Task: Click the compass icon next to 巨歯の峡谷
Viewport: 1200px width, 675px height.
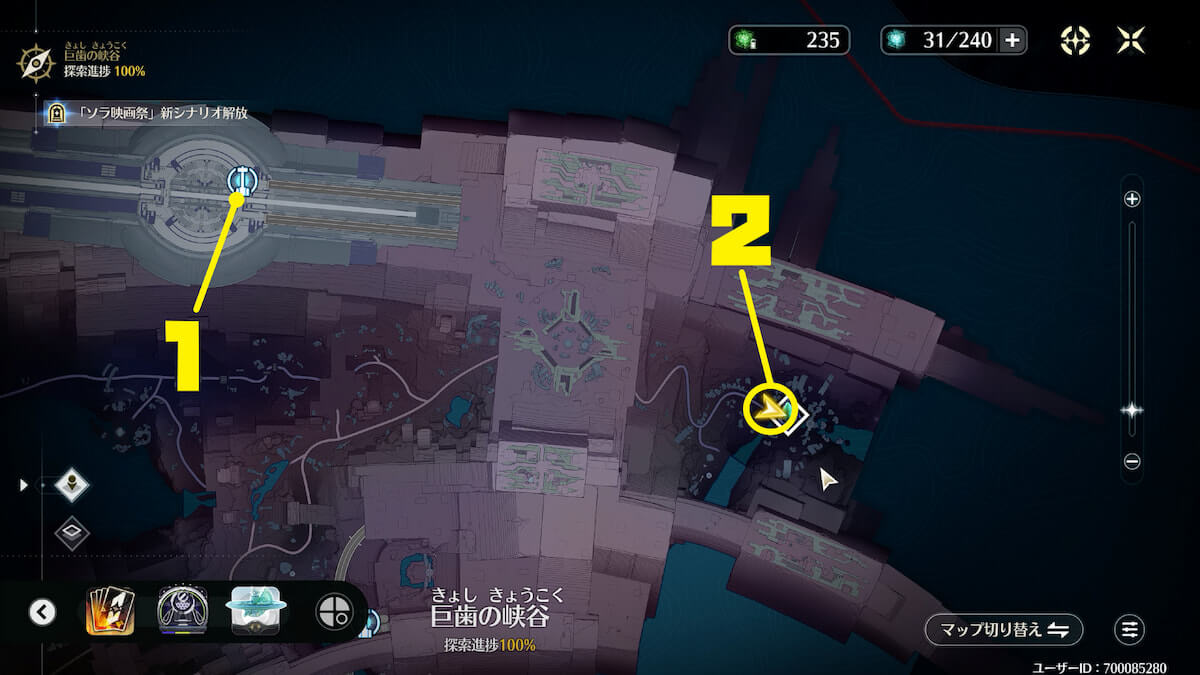Action: pos(37,63)
